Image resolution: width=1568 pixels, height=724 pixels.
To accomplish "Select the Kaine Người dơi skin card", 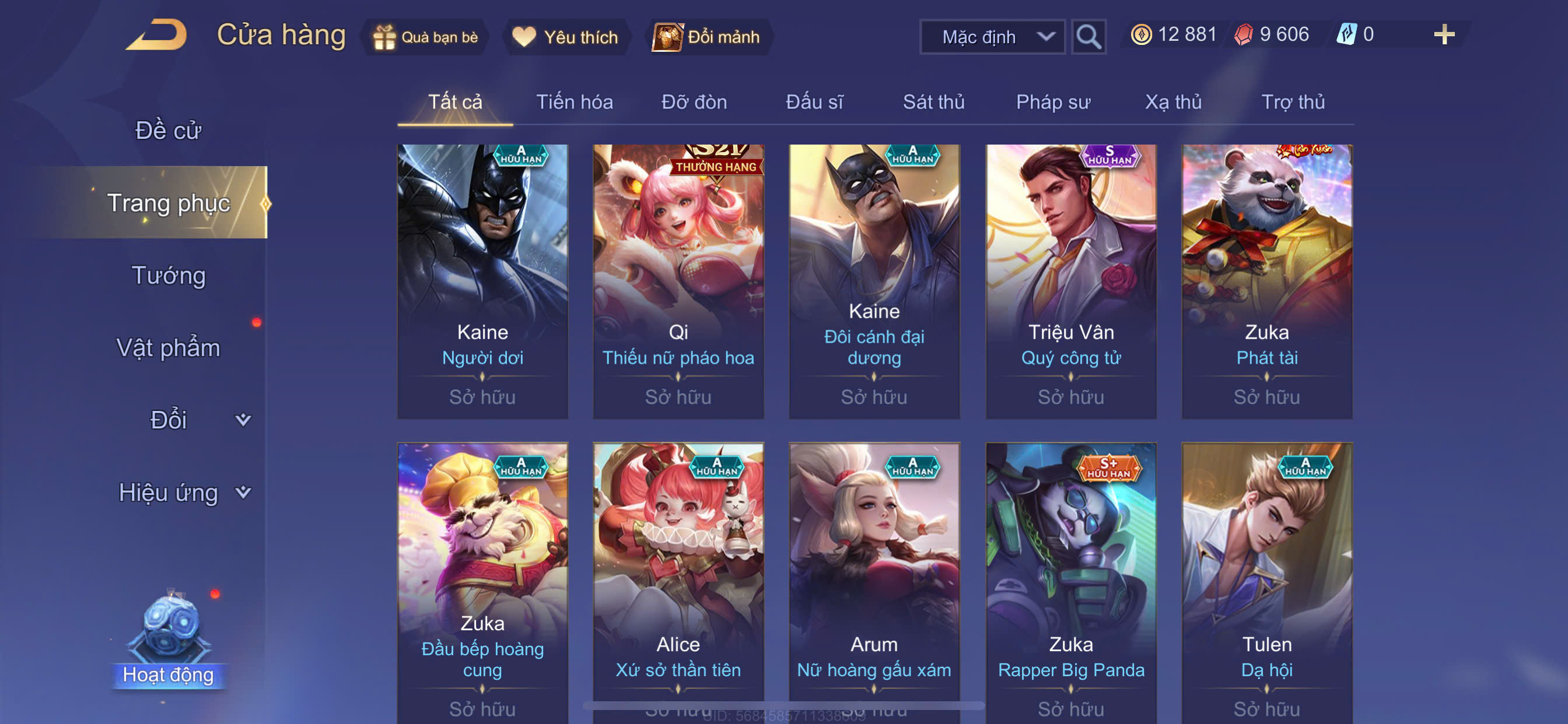I will pos(482,281).
